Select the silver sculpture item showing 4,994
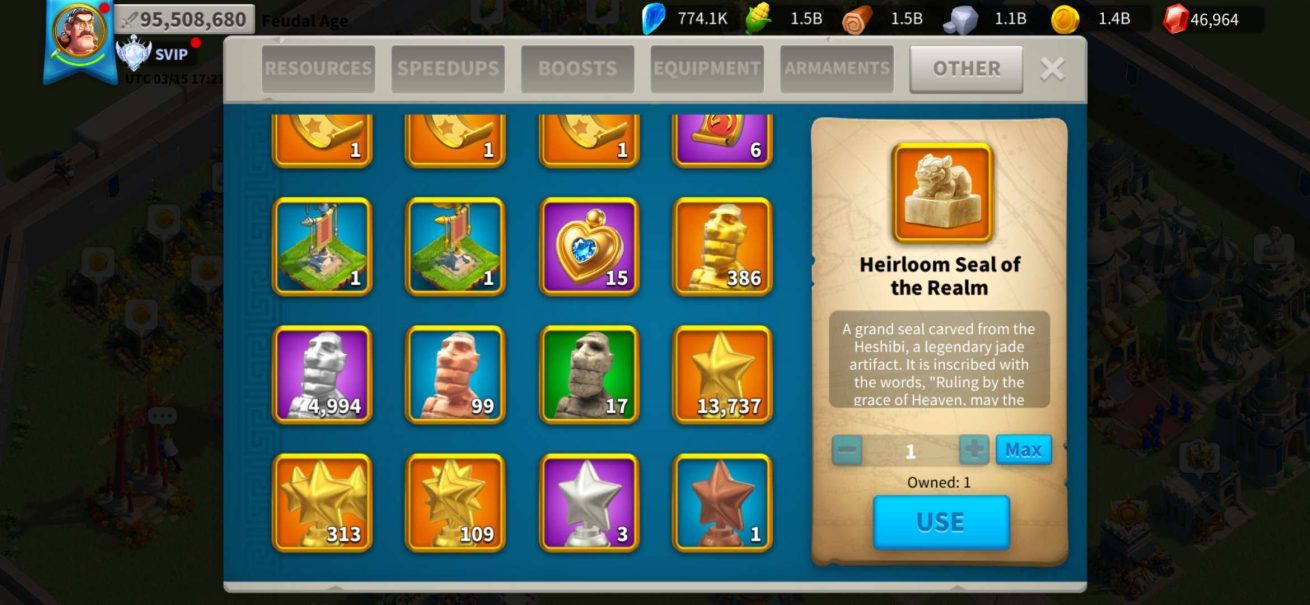 coord(322,374)
